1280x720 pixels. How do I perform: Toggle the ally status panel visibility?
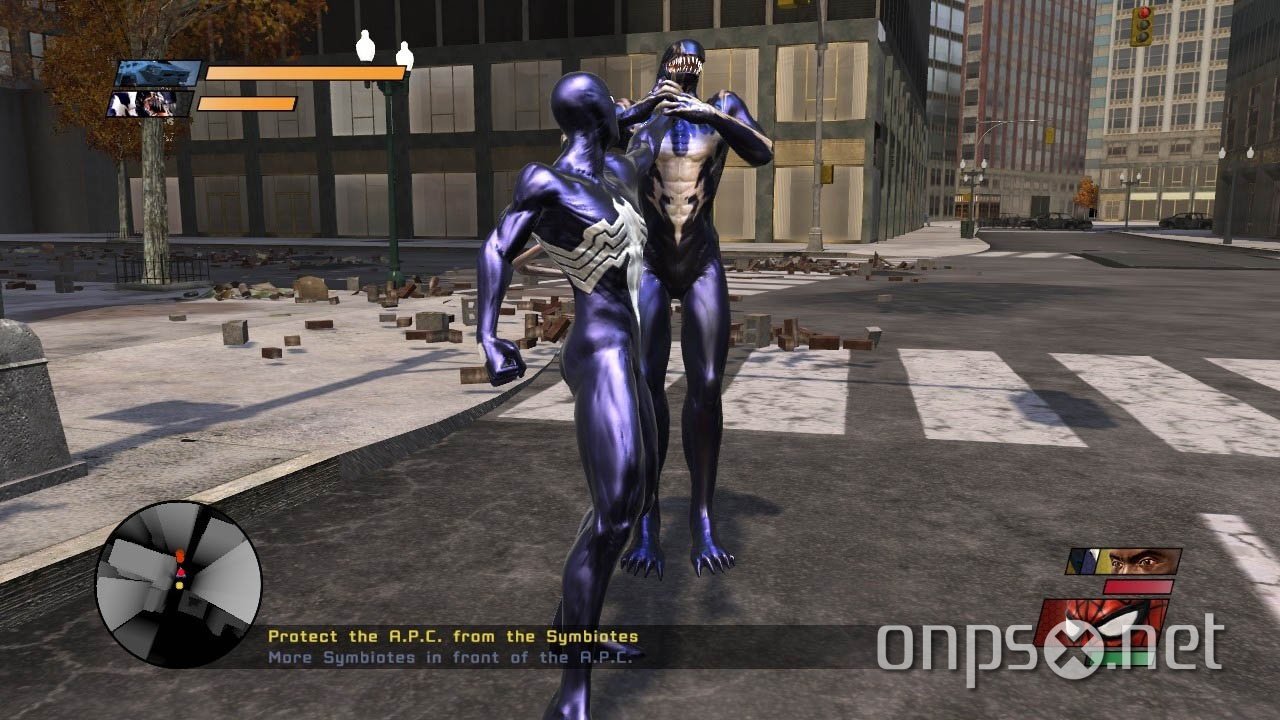tap(152, 103)
